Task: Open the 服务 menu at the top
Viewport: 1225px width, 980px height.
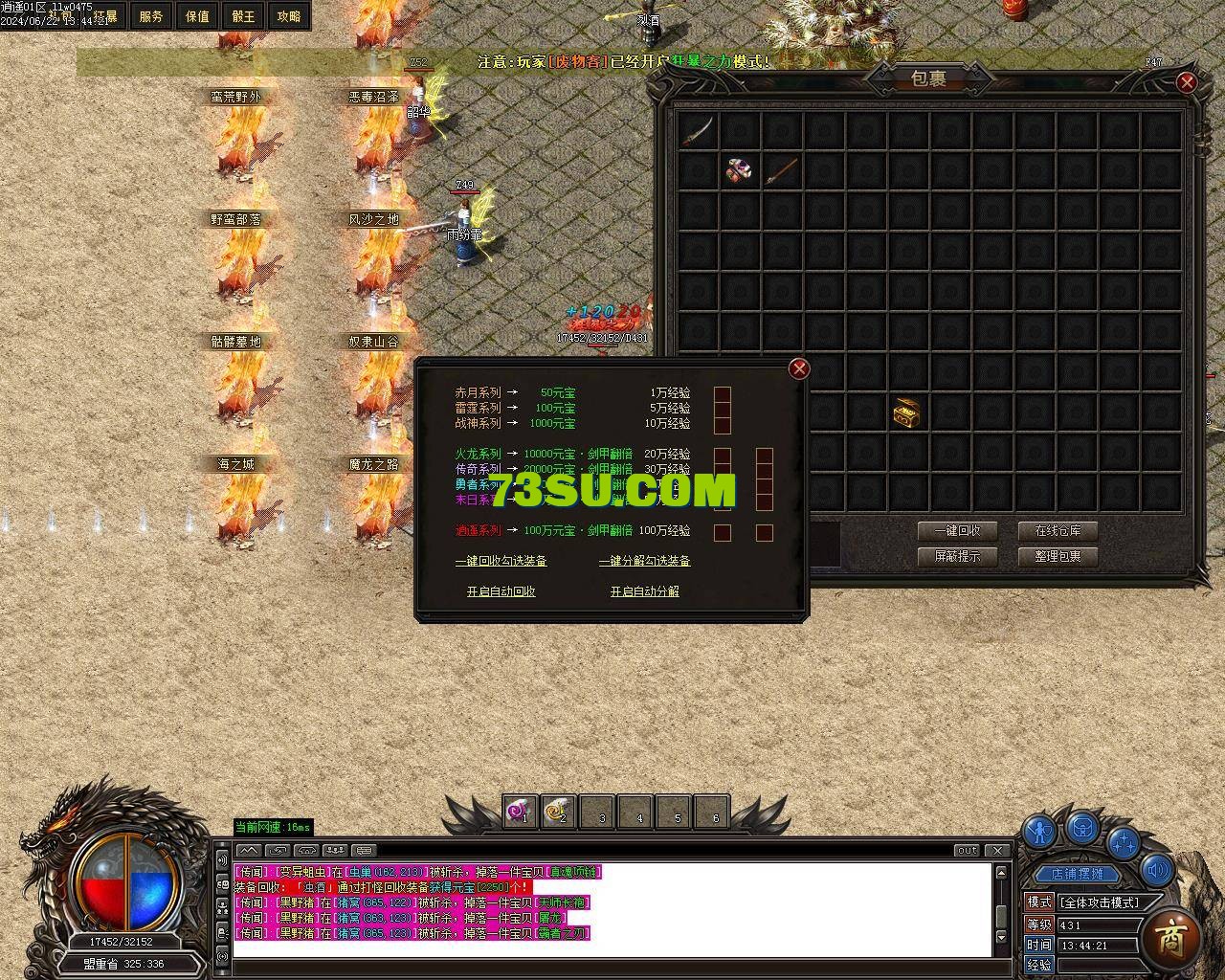Action: point(151,16)
